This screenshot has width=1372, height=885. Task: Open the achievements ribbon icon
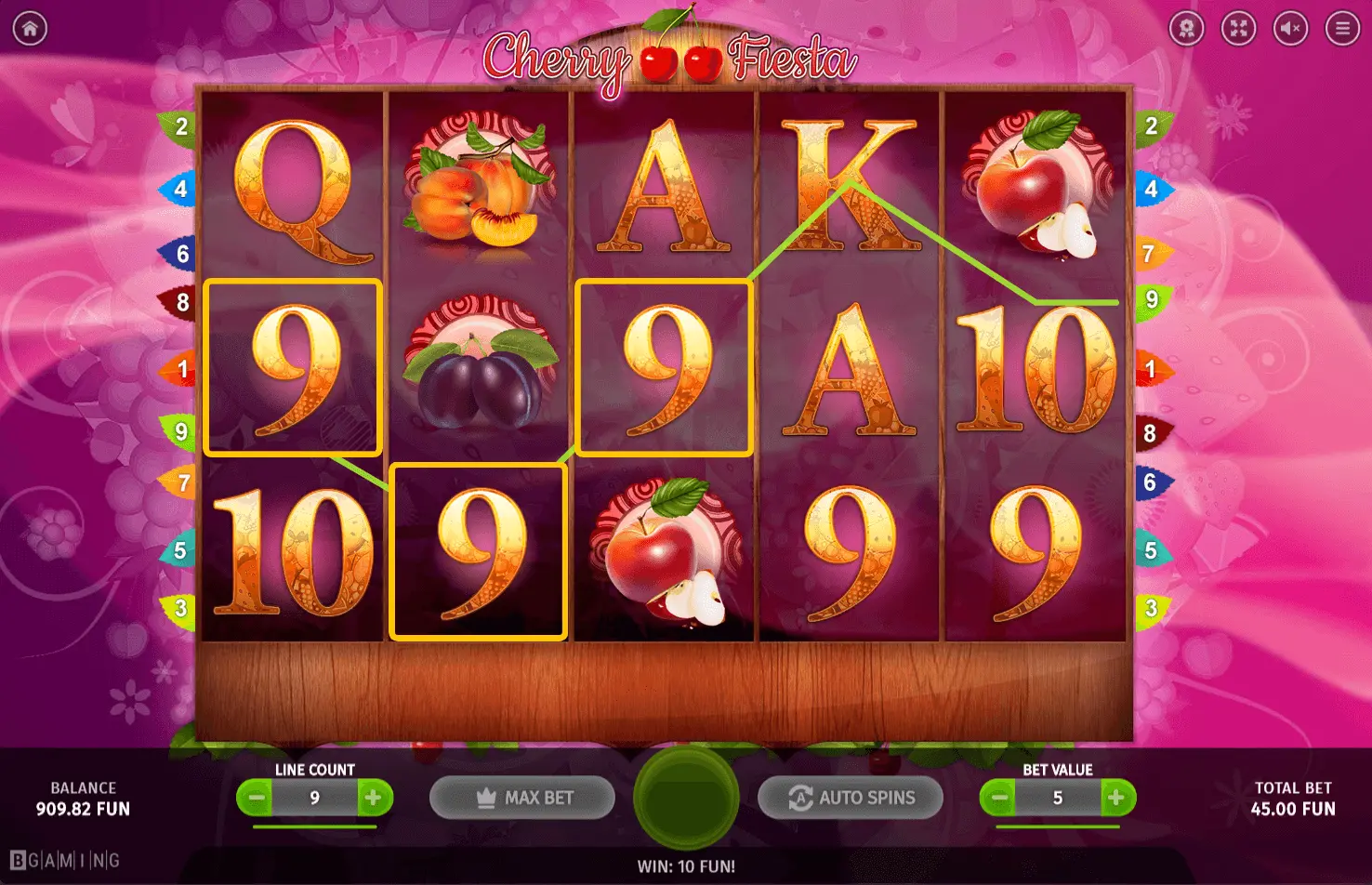tap(1186, 29)
